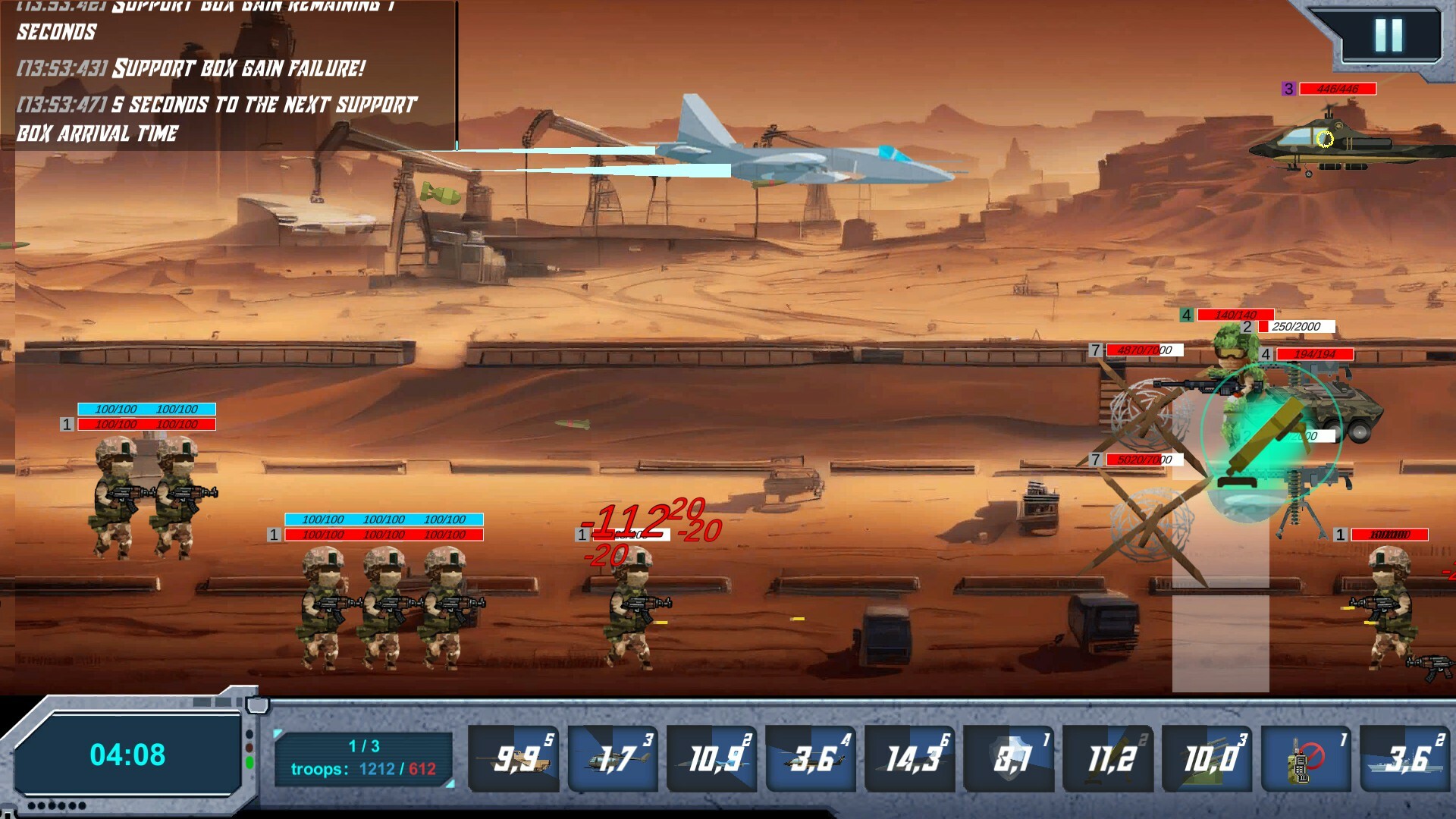Image resolution: width=1456 pixels, height=819 pixels.
Task: Use the shield ability costing 8.1
Action: 1009,757
